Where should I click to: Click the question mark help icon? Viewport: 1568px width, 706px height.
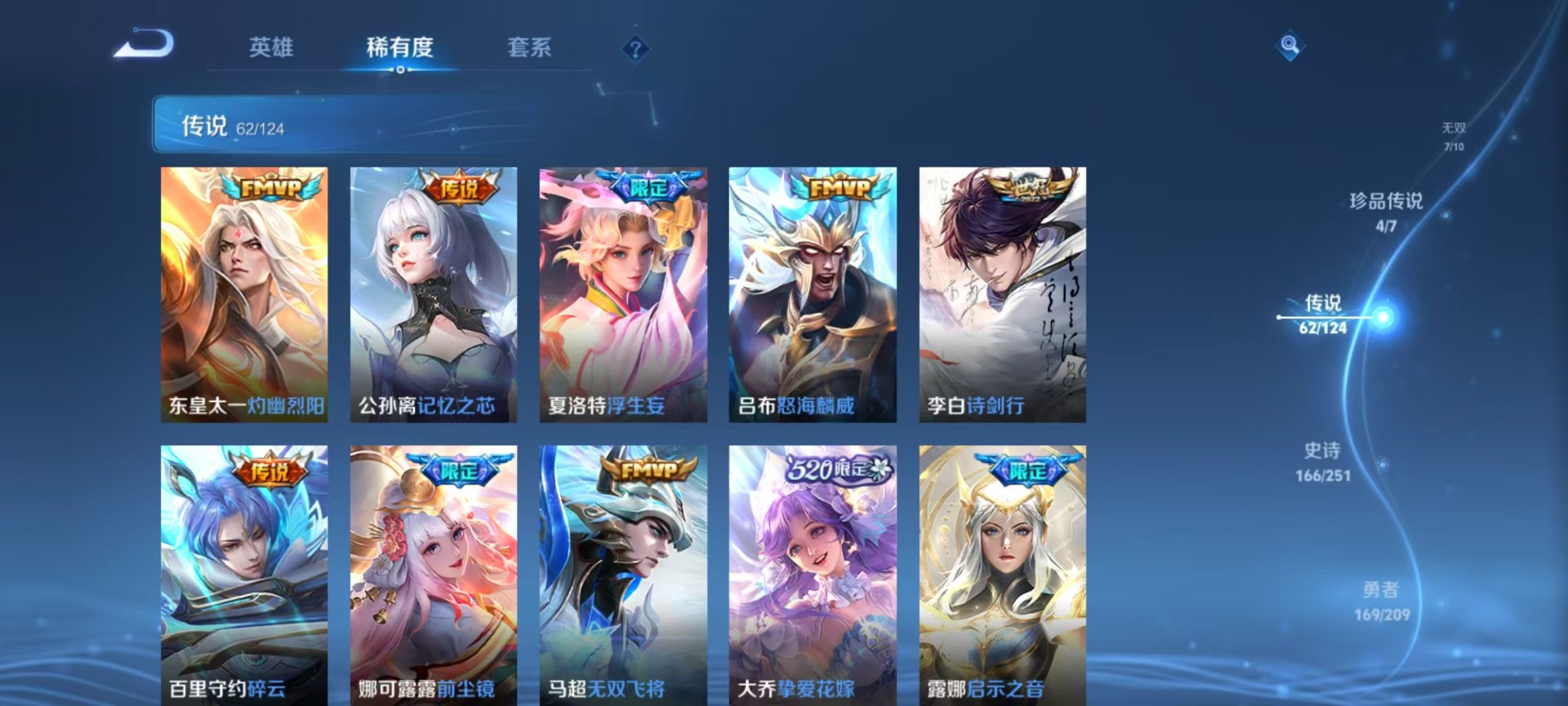pos(635,49)
